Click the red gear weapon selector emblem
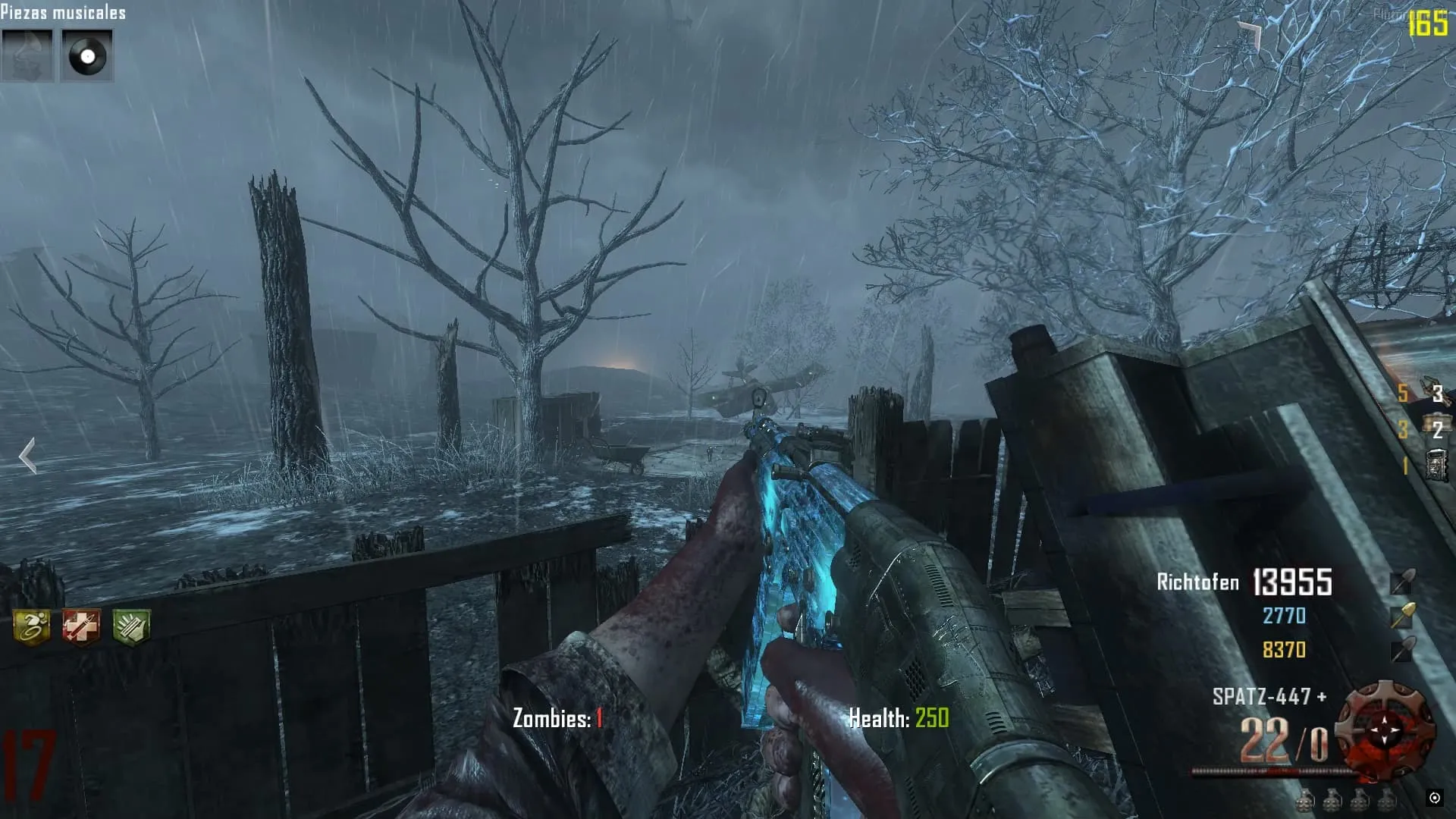 pos(1385,731)
